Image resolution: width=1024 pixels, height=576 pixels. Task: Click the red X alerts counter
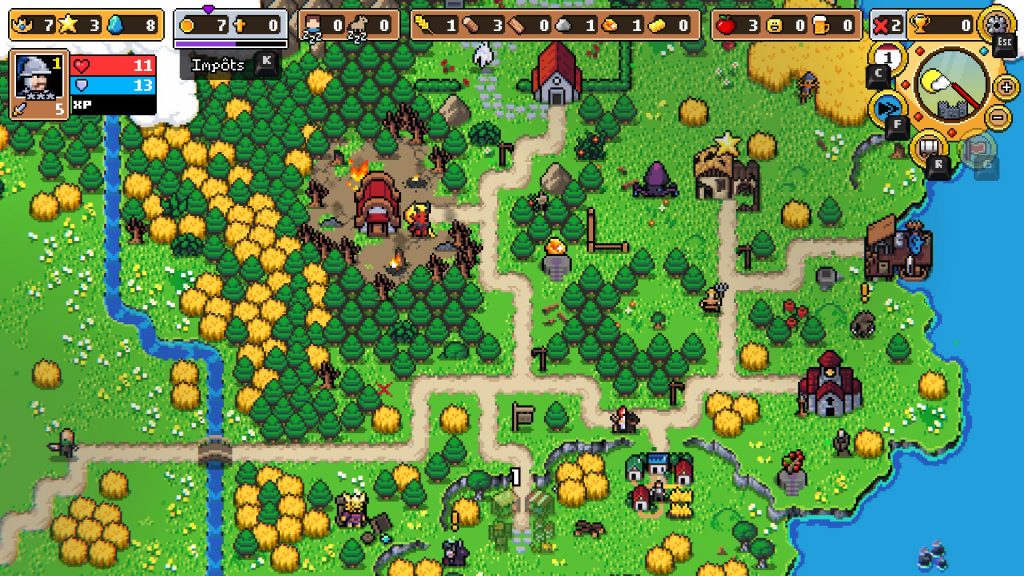coord(886,25)
